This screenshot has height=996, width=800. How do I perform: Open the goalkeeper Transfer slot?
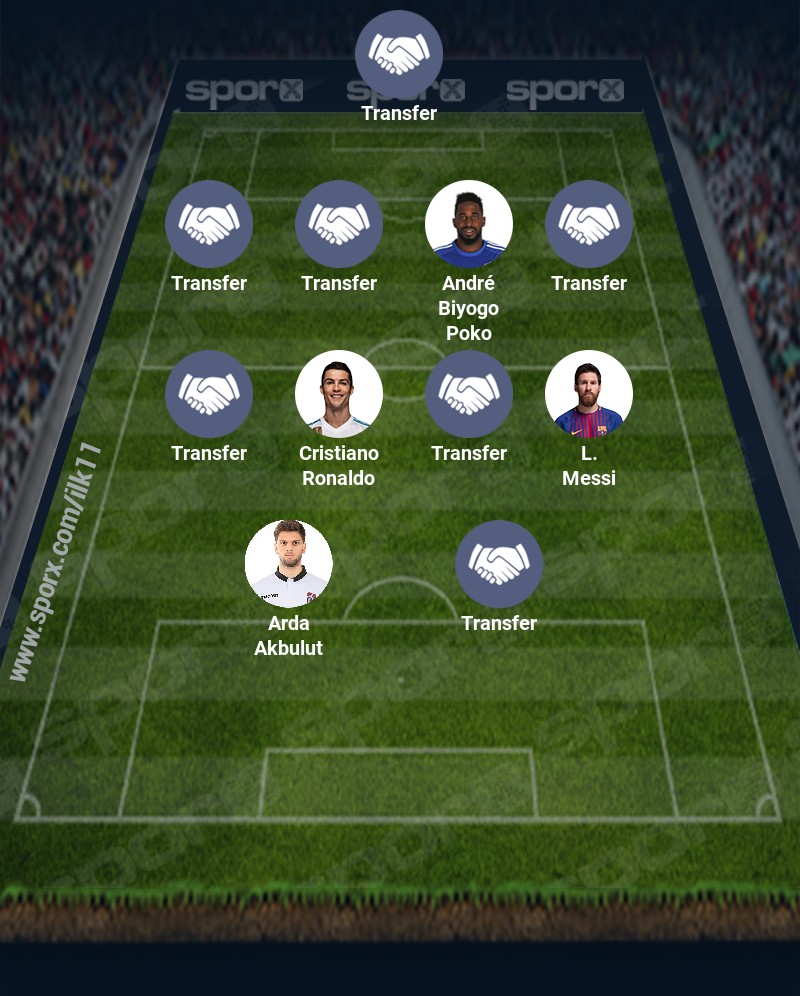(x=399, y=54)
